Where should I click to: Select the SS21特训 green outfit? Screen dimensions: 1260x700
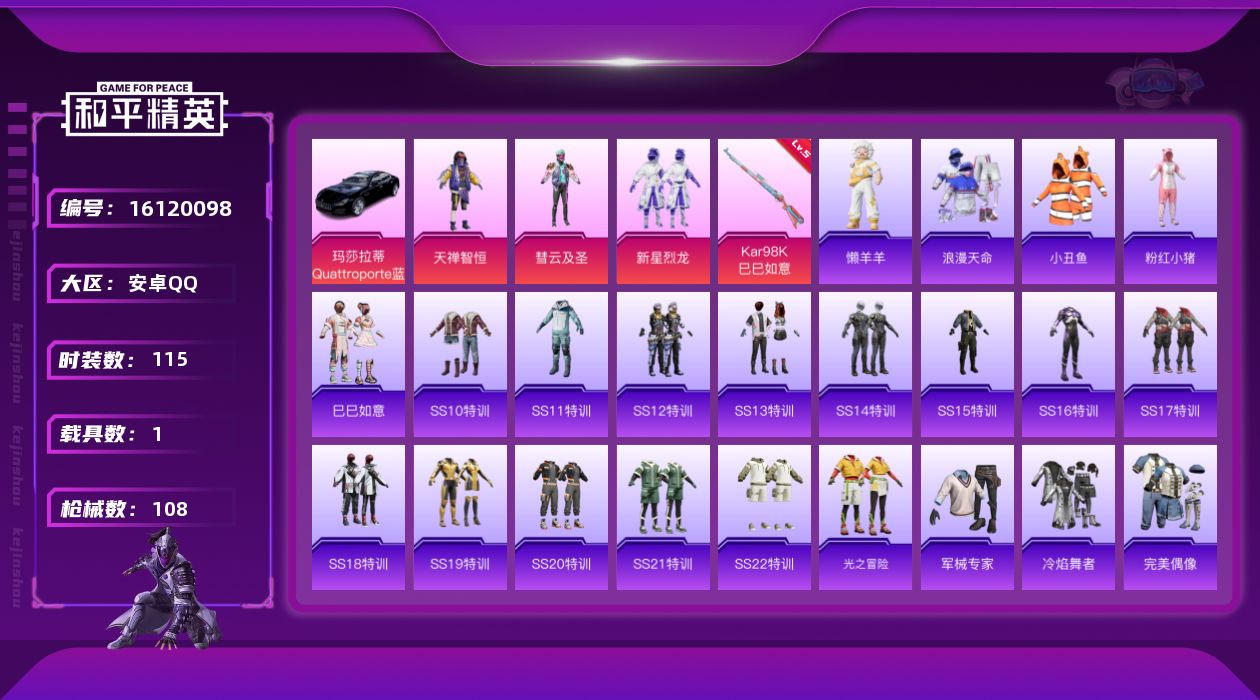tap(663, 517)
